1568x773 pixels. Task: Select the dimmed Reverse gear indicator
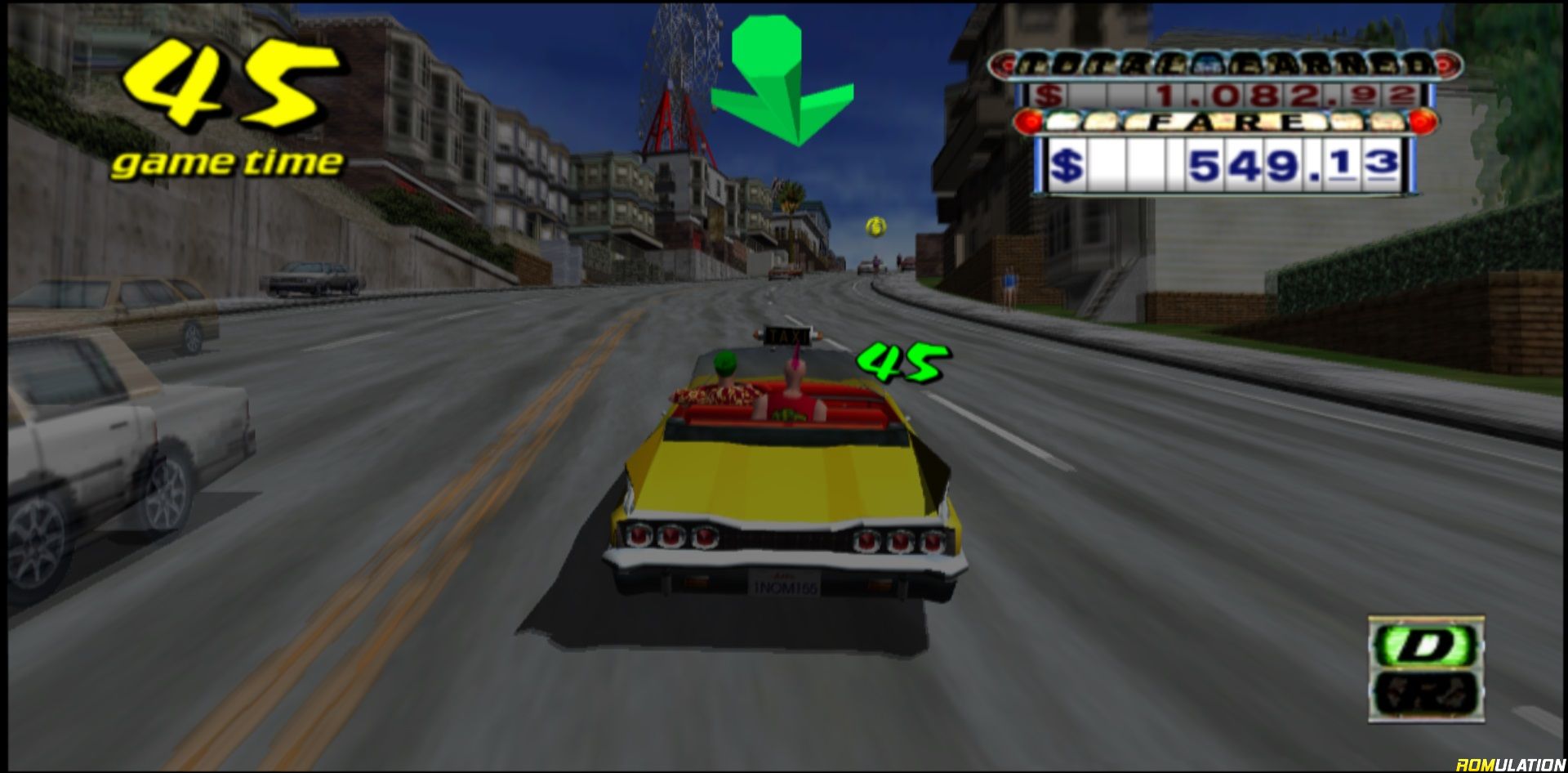coord(1425,693)
